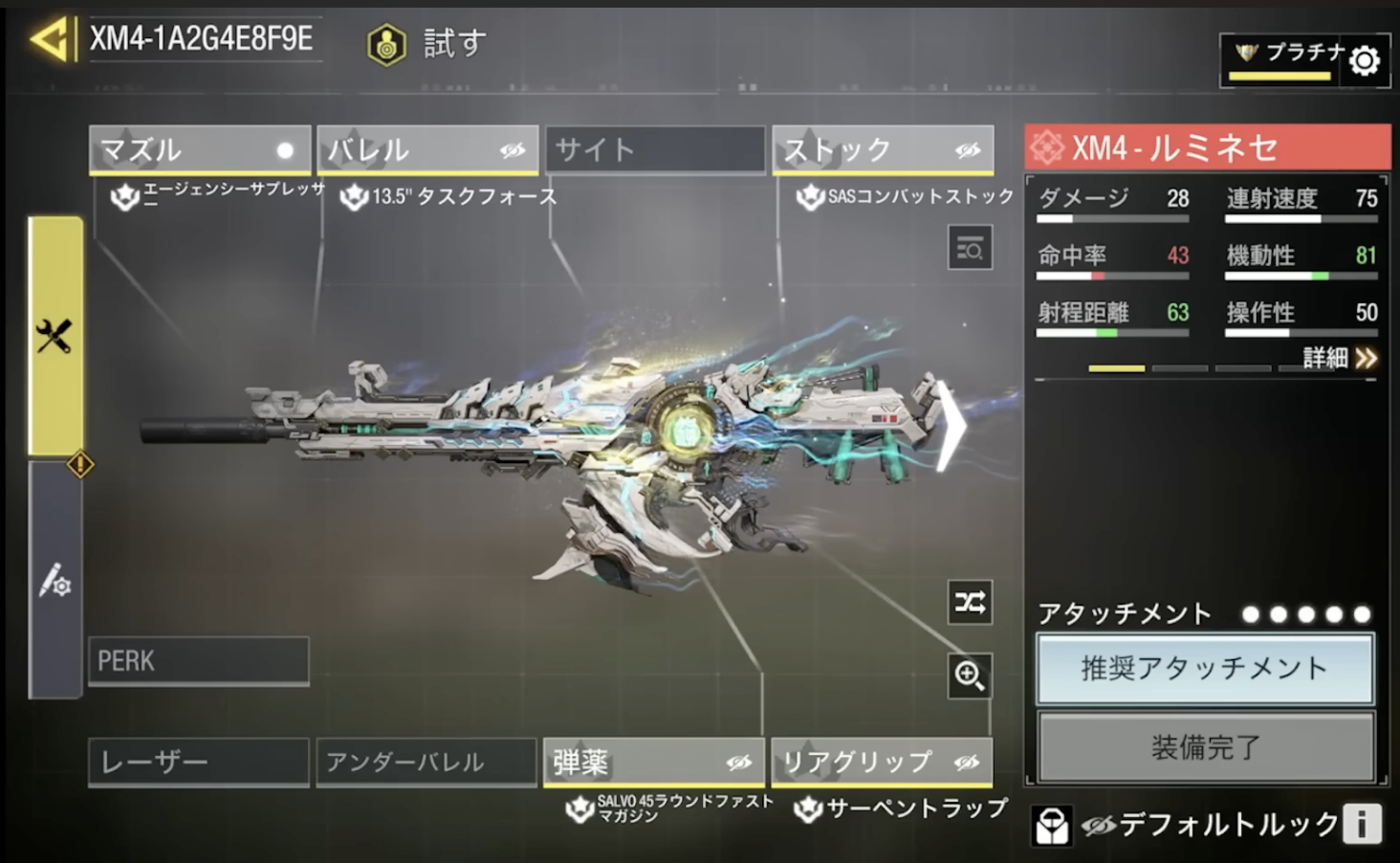Apply 推奨アタッチメント recommended loadout
This screenshot has width=1400, height=863.
click(x=1204, y=671)
